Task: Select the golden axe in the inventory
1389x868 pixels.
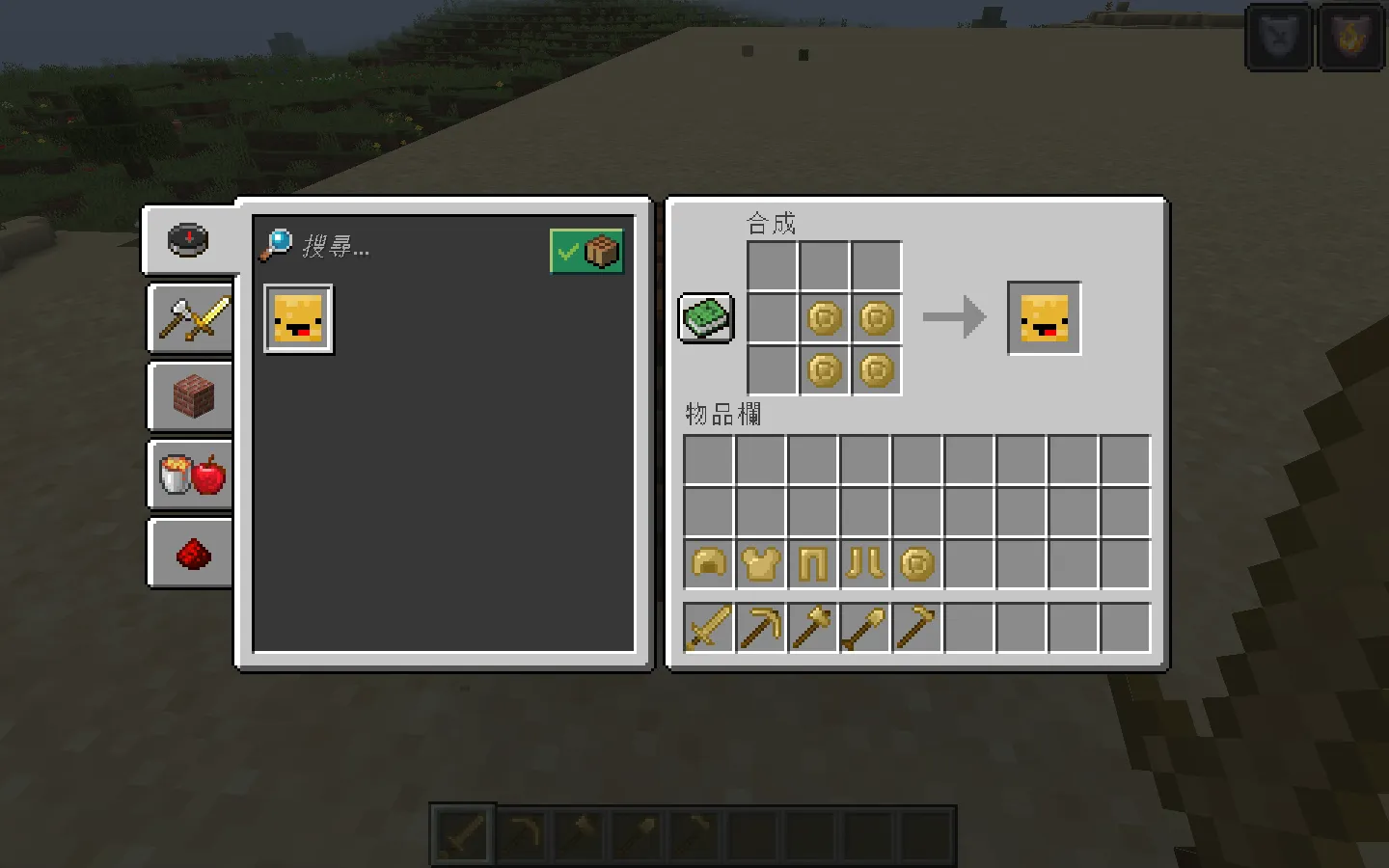Action: click(811, 626)
